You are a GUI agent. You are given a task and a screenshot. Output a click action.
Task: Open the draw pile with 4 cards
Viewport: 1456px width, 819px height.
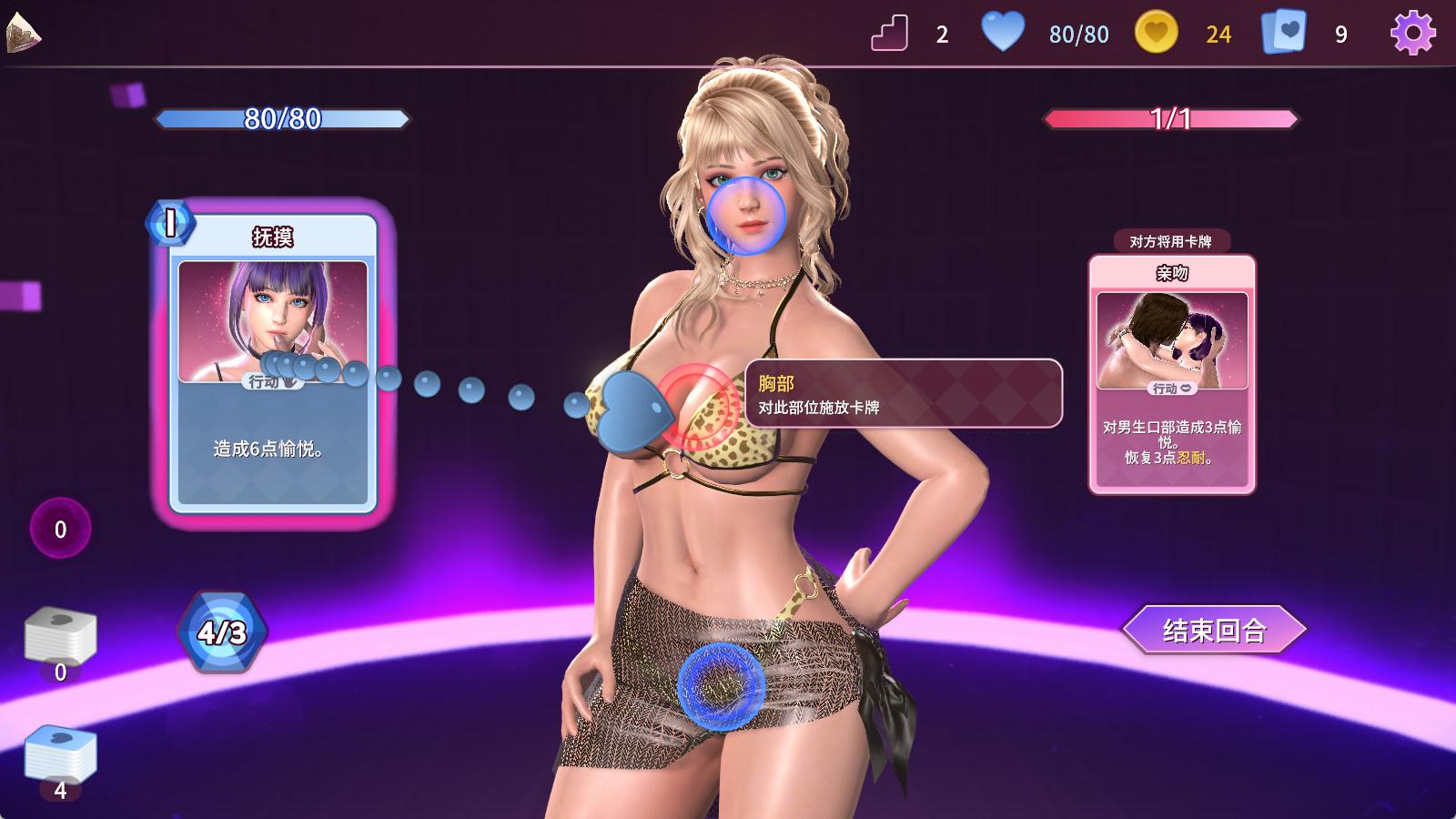point(60,755)
